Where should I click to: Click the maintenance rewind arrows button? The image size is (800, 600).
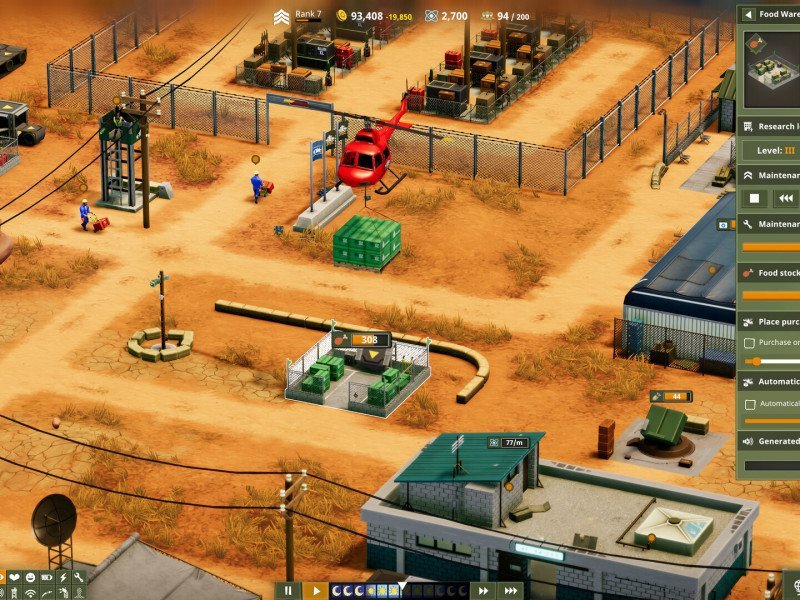786,198
